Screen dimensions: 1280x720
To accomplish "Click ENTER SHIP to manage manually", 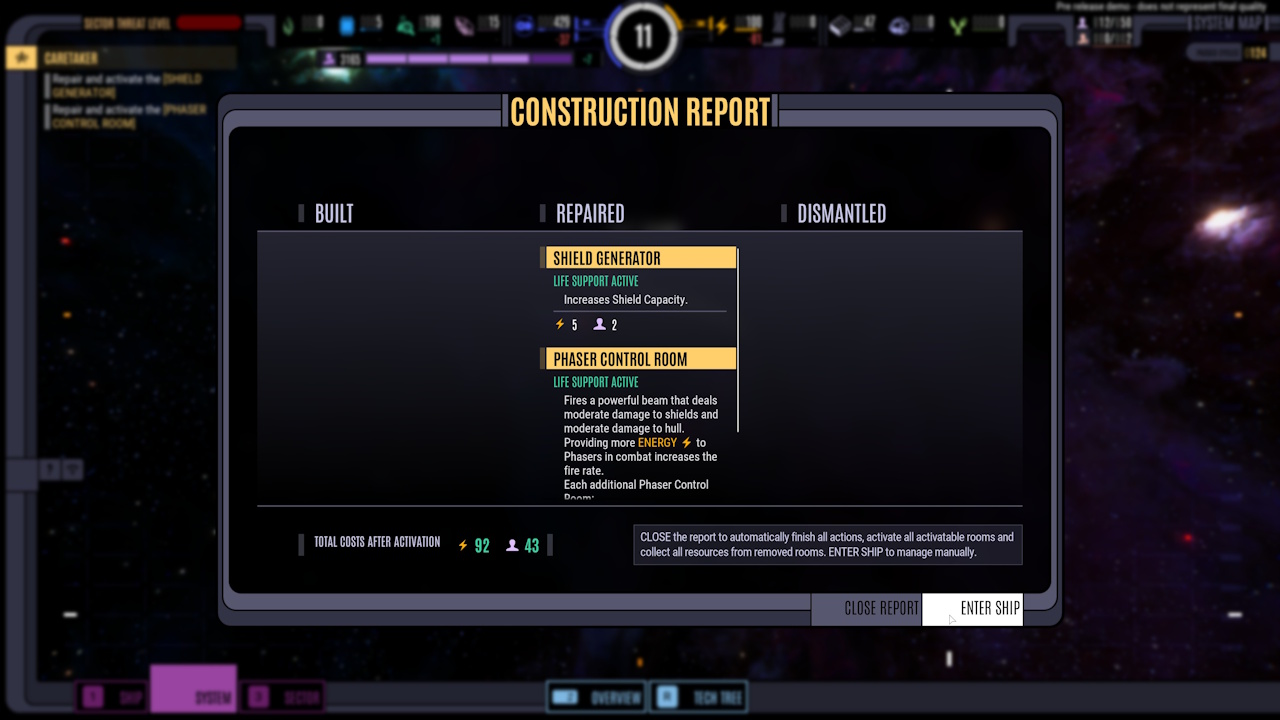I will coord(972,608).
